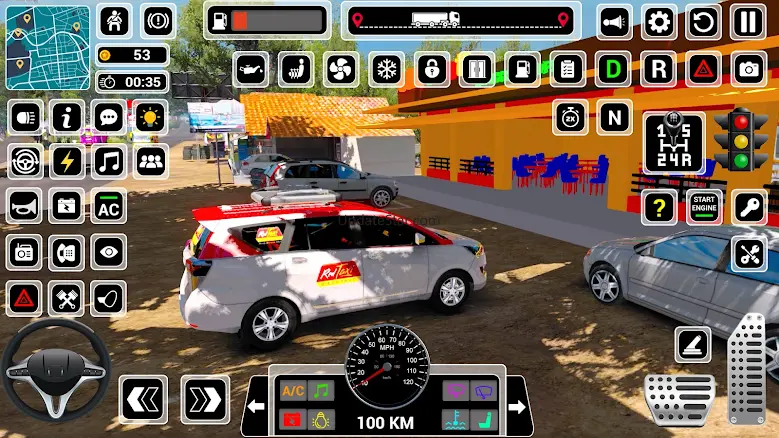Select Neutral gear N button

tap(613, 117)
